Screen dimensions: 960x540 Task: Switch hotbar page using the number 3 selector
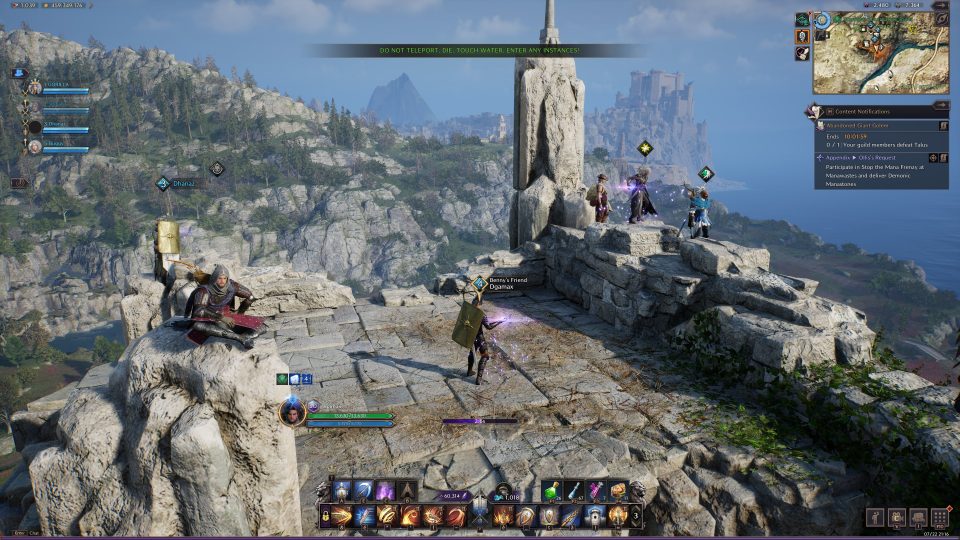point(637,516)
